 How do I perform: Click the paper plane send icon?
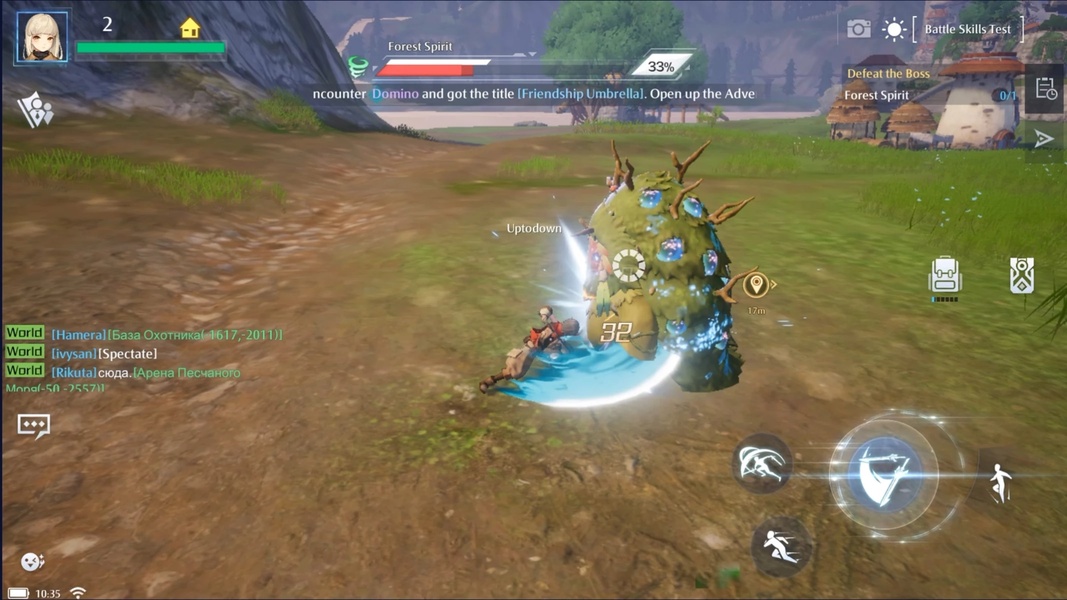pos(1044,139)
